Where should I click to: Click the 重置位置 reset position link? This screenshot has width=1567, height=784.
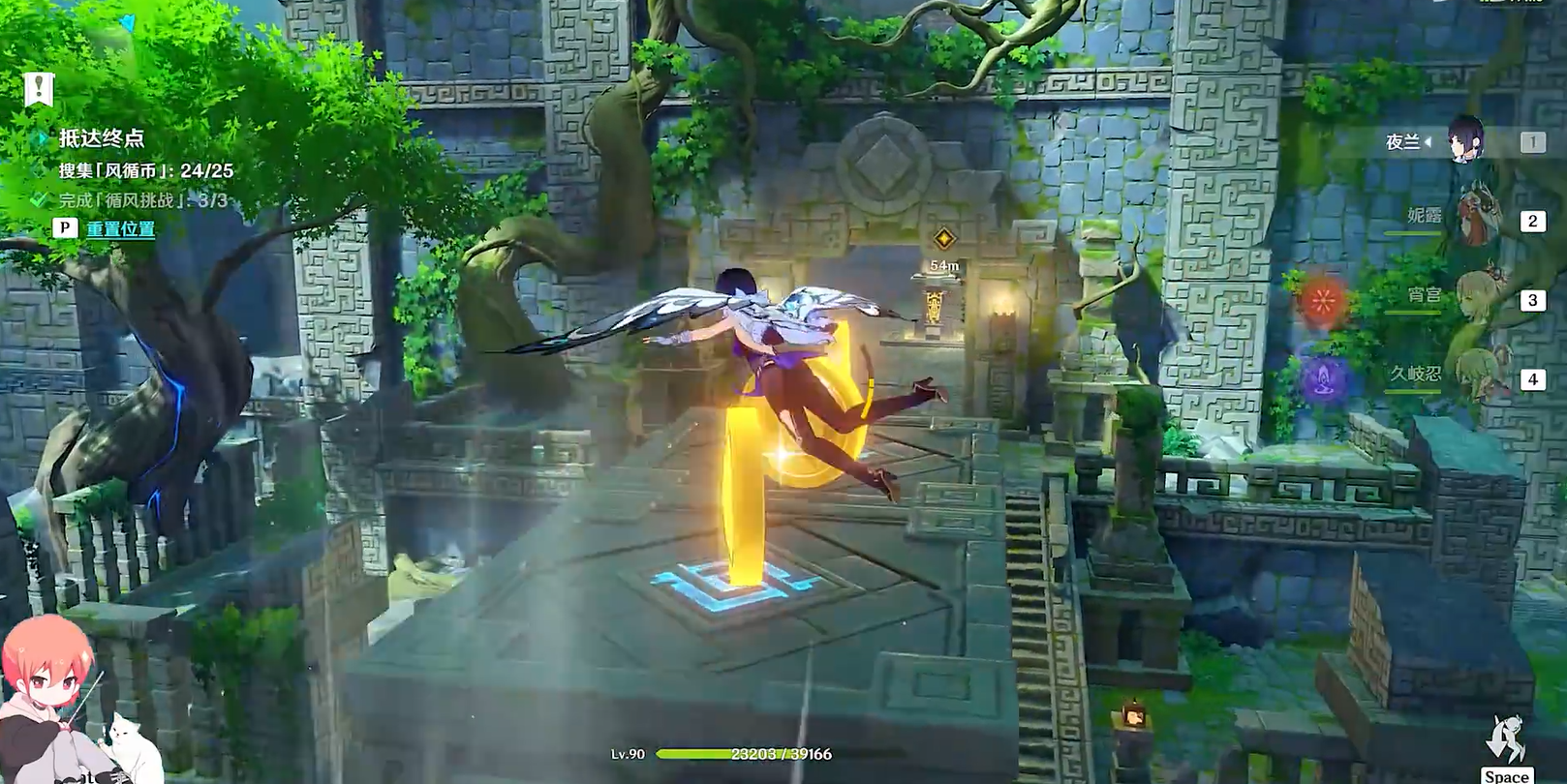tap(120, 229)
